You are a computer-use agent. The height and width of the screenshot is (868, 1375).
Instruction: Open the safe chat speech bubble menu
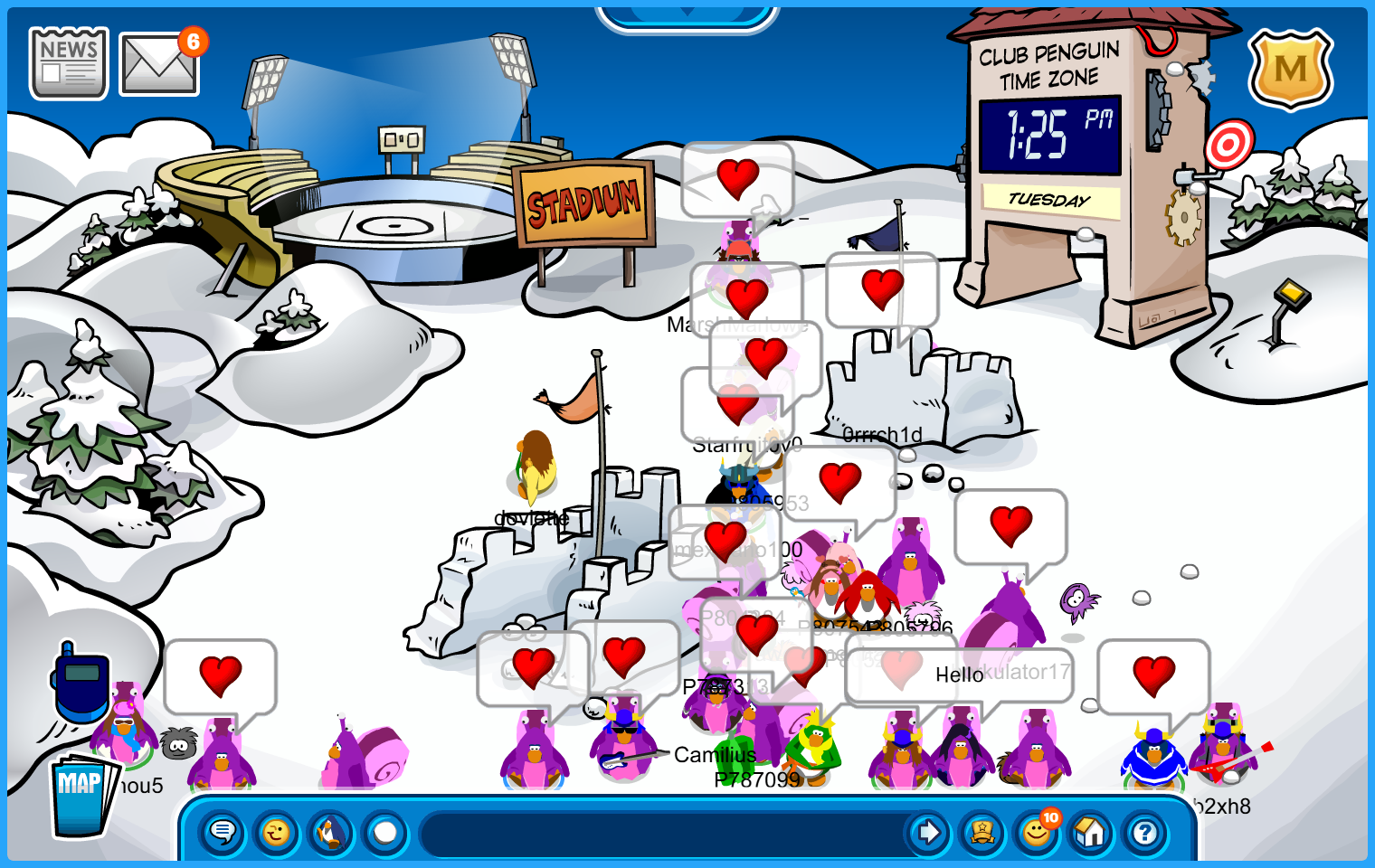point(223,832)
